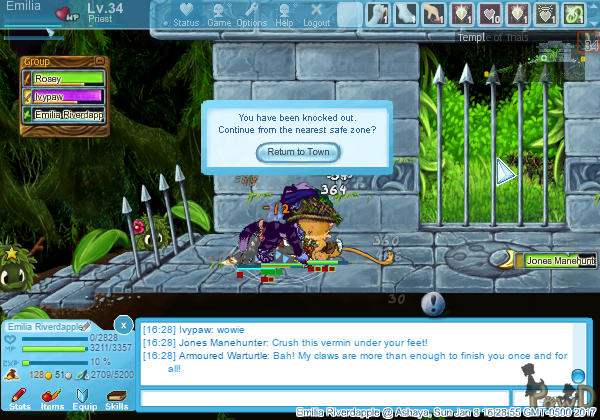Activate the hotbar slot with count 10
Screen dimensions: 600x420
pyautogui.click(x=490, y=14)
